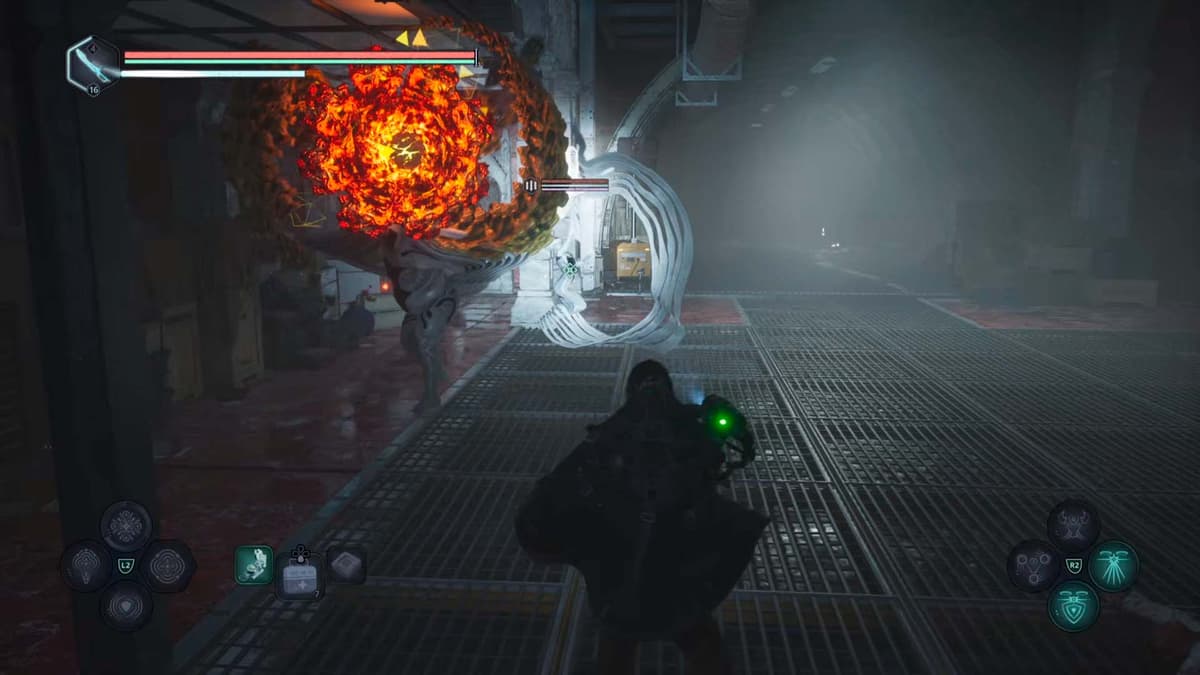Activate the top ability in the L2 wheel
Viewport: 1200px width, 675px height.
pos(126,526)
